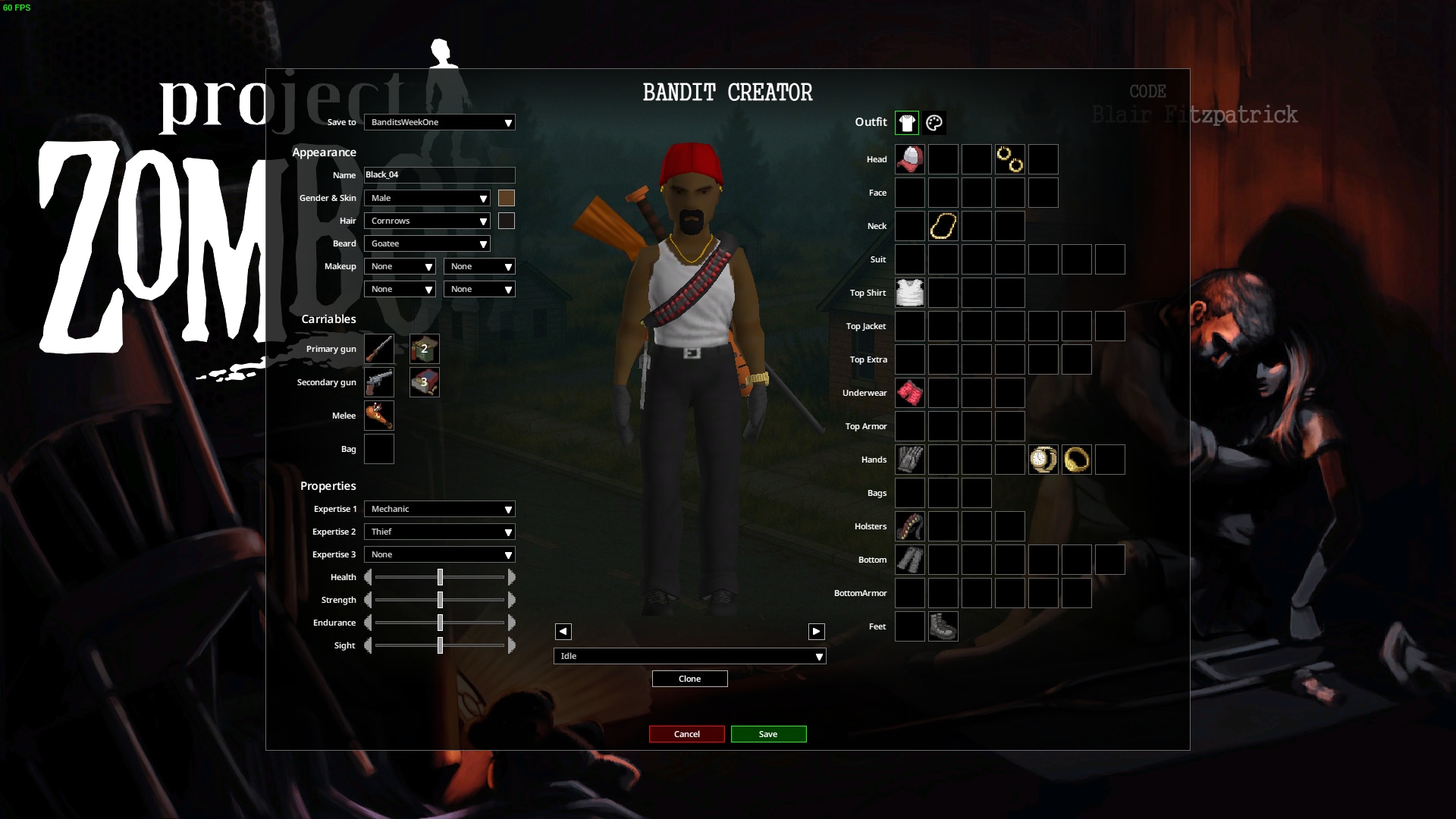This screenshot has height=819, width=1456.
Task: Select the revolver Secondary gun icon
Action: coord(379,382)
